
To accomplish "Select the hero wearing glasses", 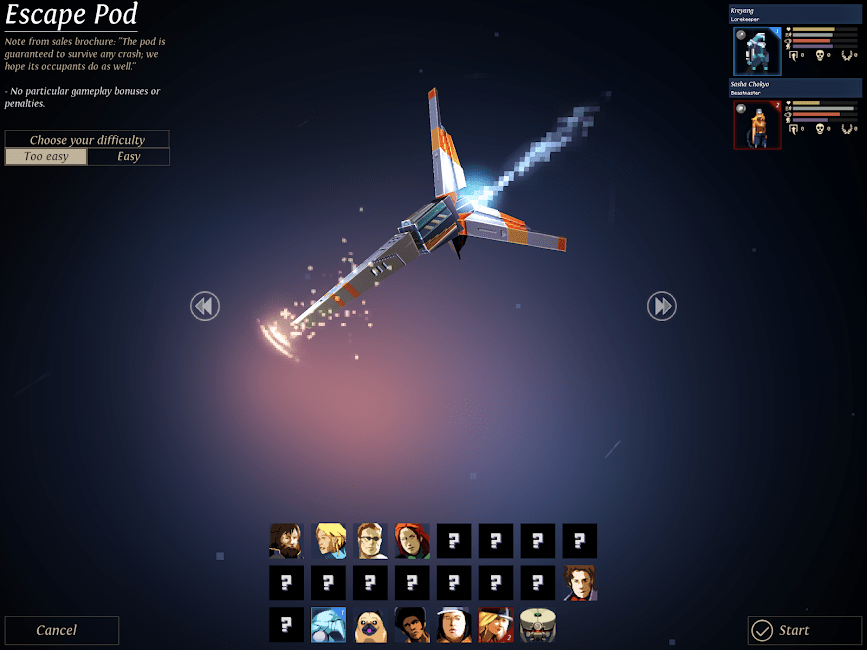I will tap(370, 541).
